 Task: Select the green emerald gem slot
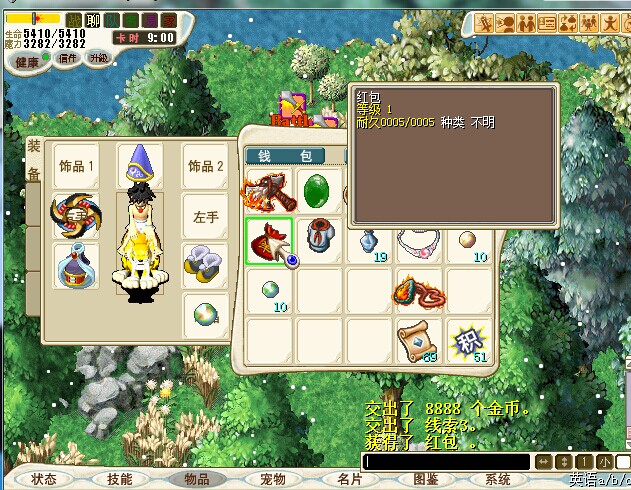tap(319, 191)
